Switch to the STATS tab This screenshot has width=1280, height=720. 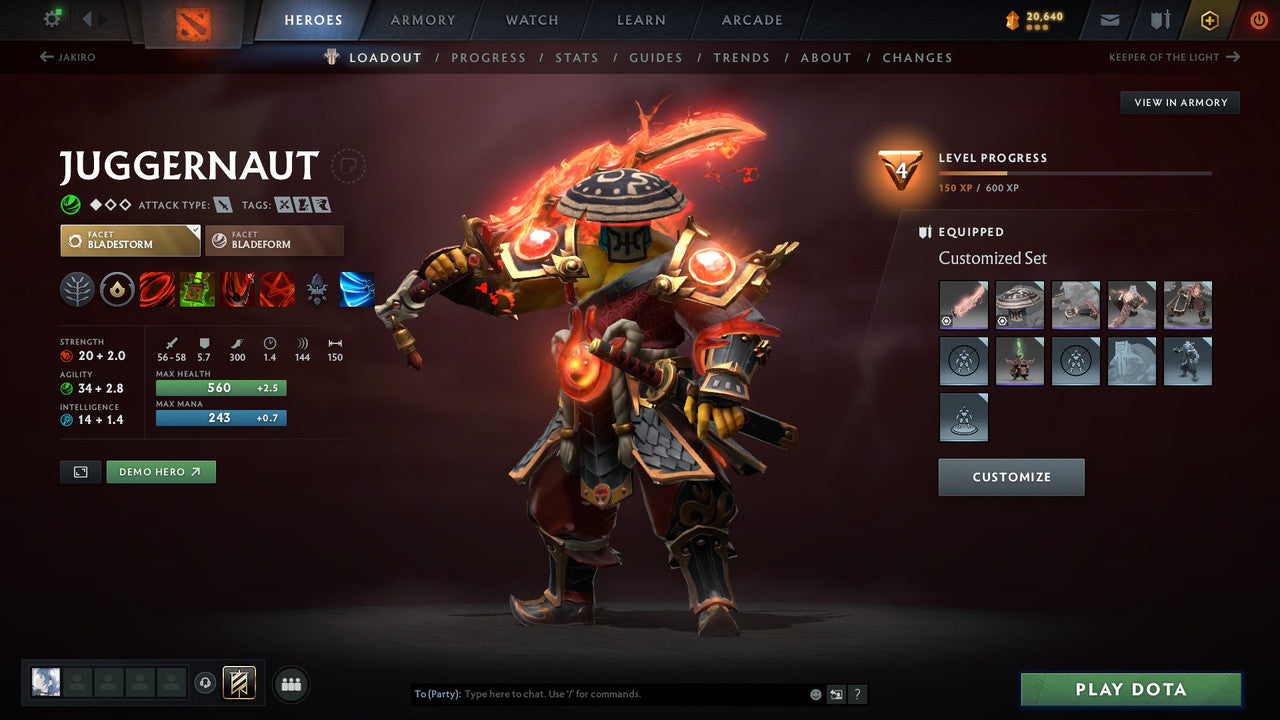577,57
